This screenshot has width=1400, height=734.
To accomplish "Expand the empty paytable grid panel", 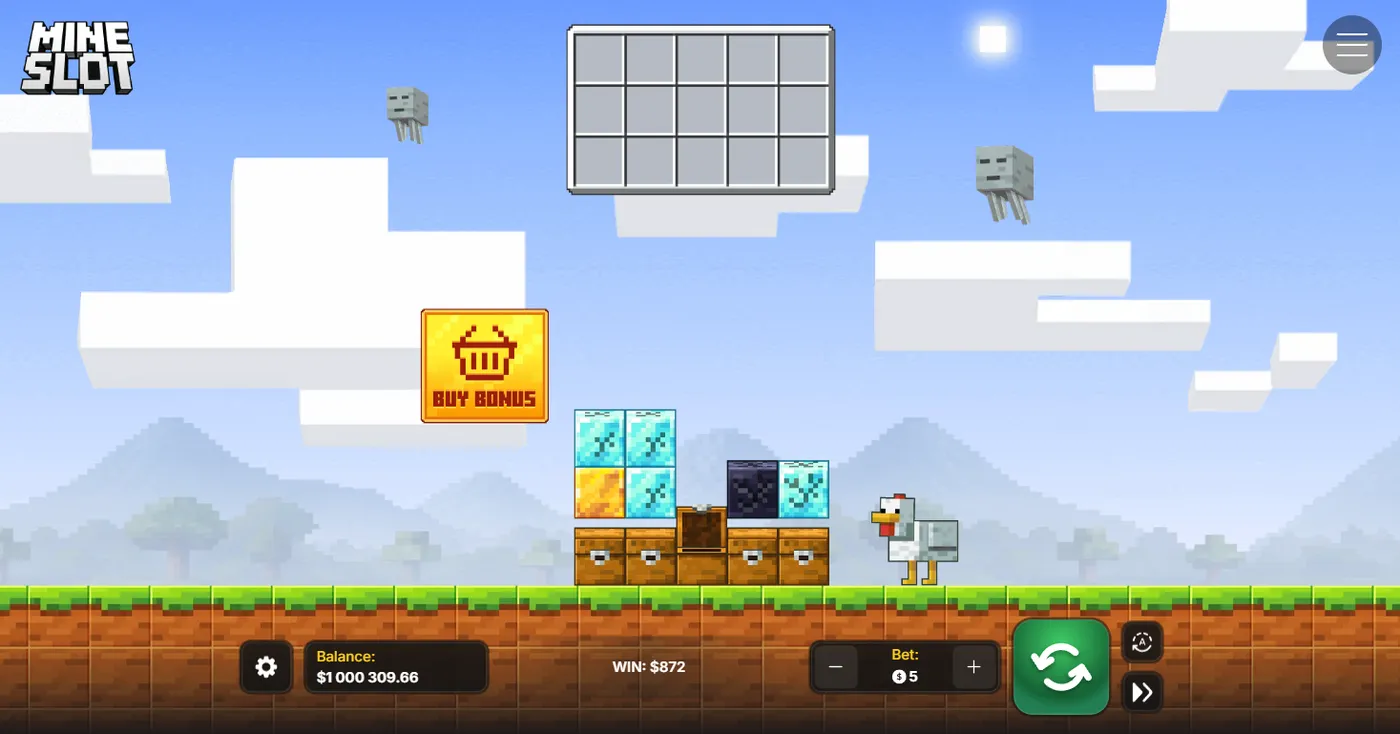I will [700, 110].
